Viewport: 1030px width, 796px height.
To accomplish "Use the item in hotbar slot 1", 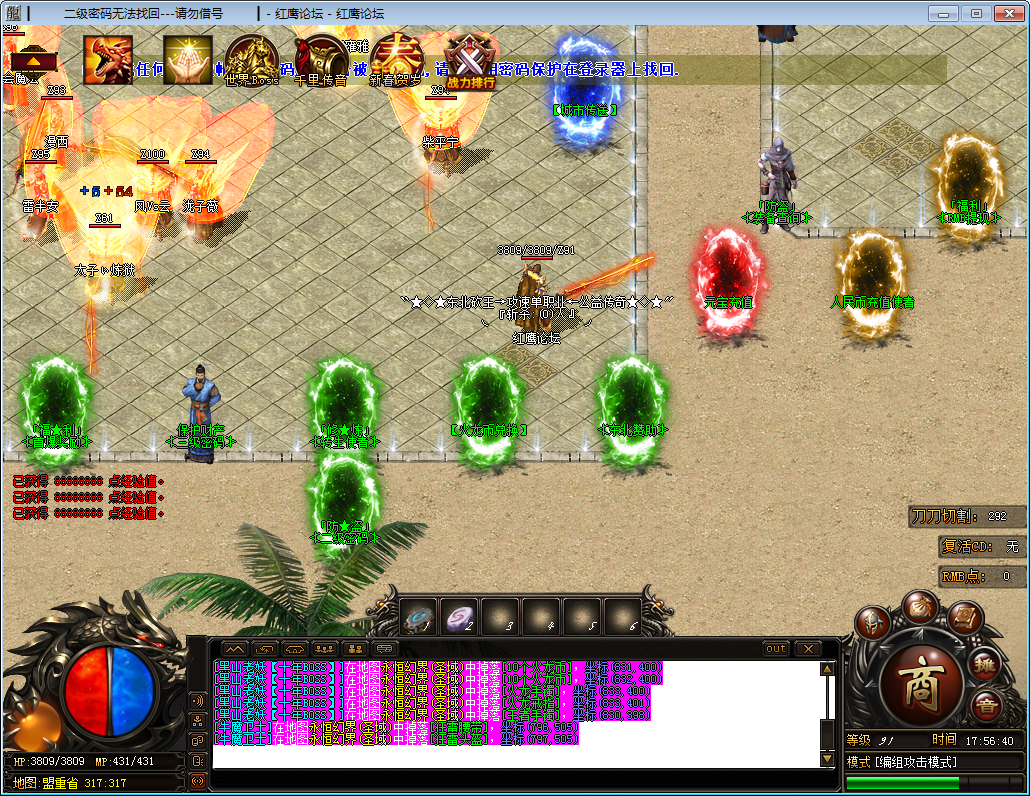I will (418, 619).
